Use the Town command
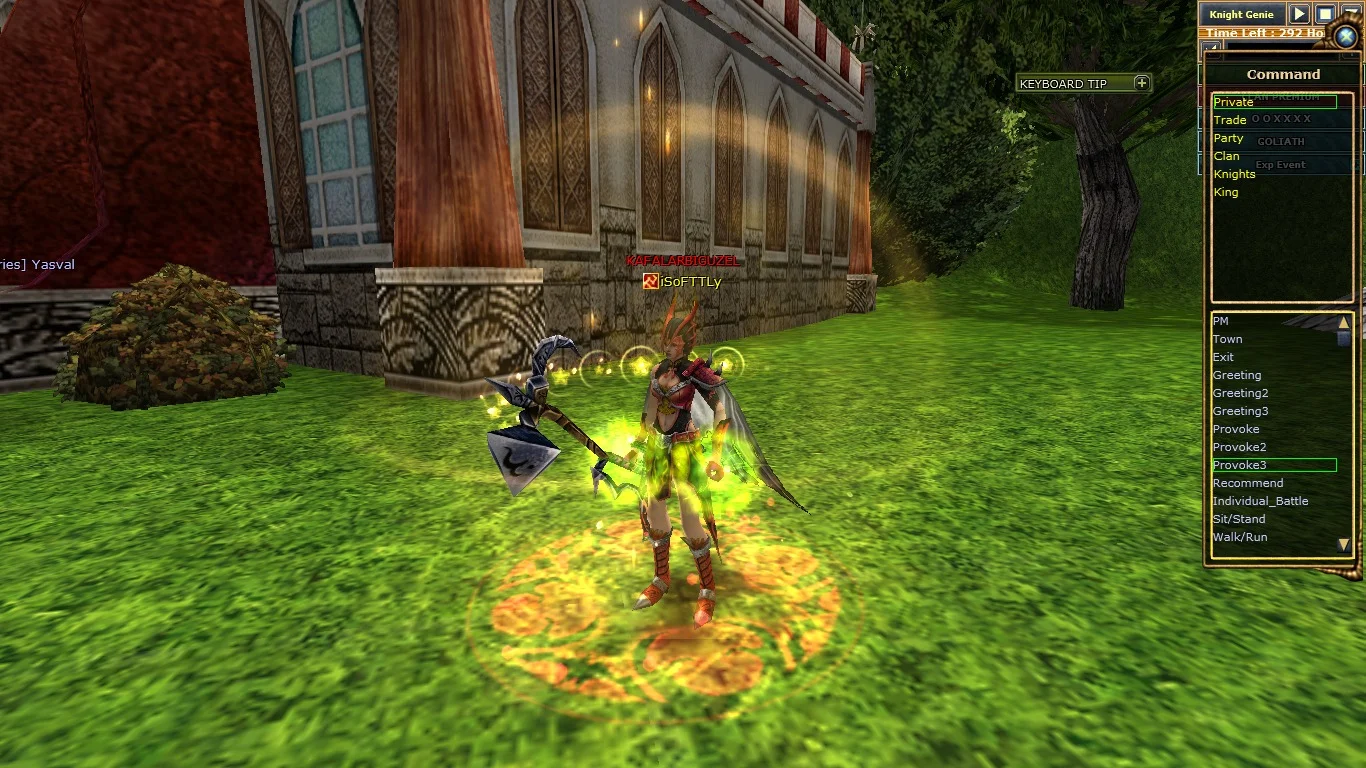The height and width of the screenshot is (768, 1366). [1227, 339]
